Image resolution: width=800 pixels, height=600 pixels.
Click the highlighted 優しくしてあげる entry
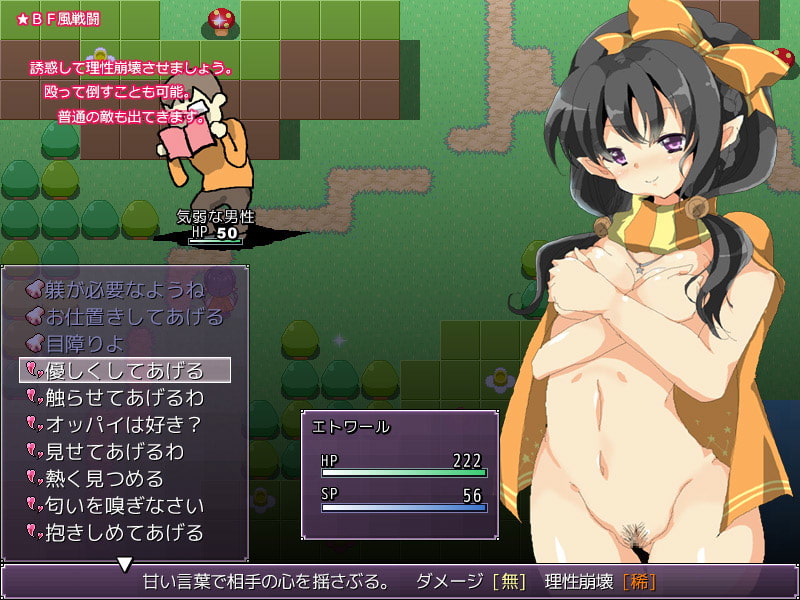125,371
